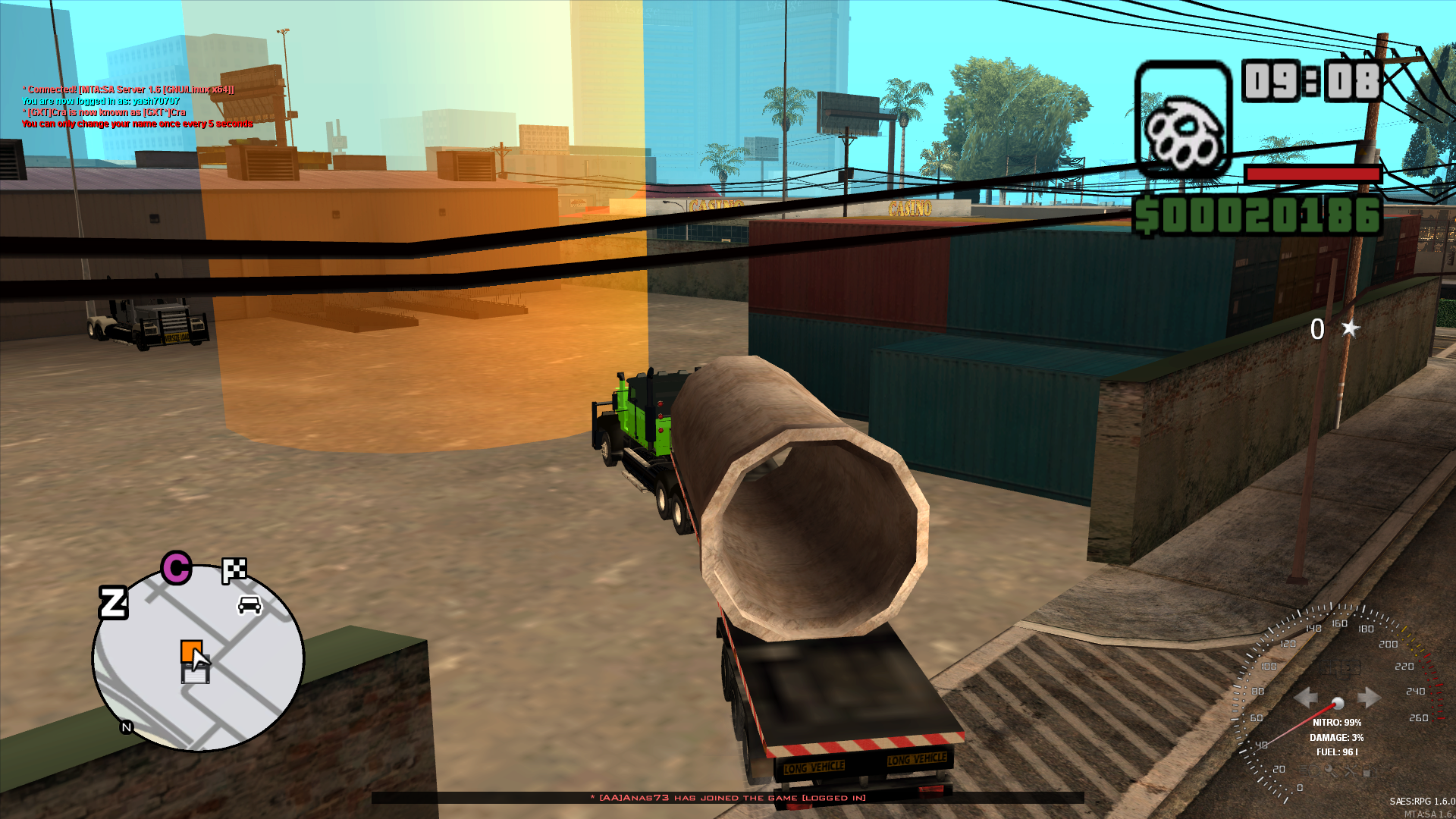Click the left arrow on the speedometer
This screenshot has width=1456, height=819.
[1307, 697]
